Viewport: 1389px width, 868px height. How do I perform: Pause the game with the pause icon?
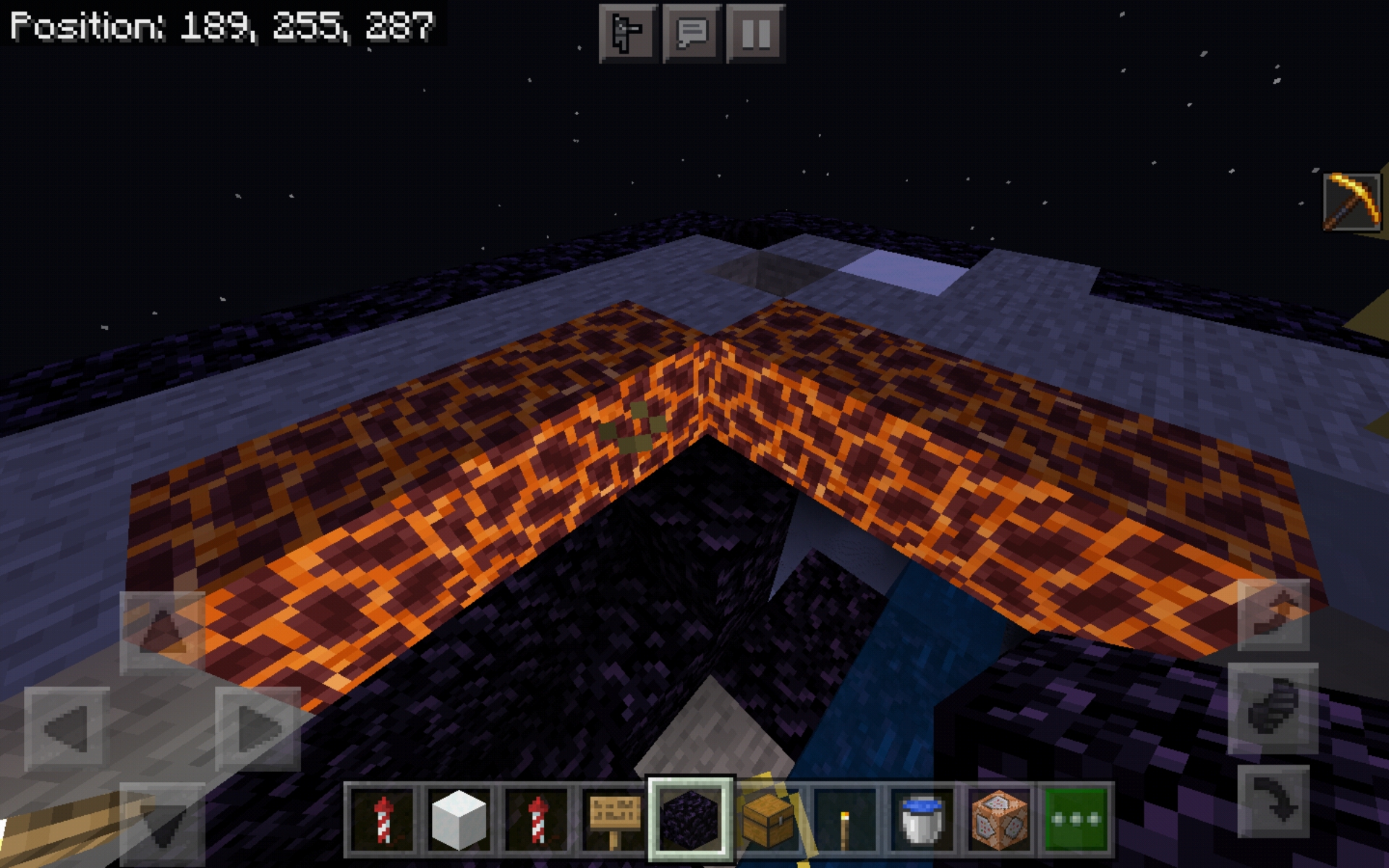[755, 31]
